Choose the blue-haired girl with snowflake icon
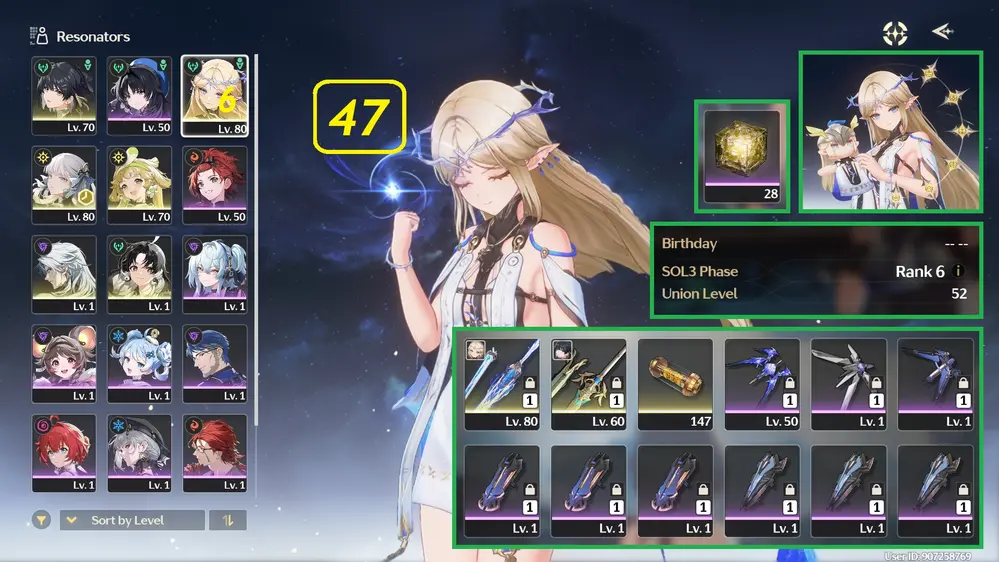 (139, 363)
